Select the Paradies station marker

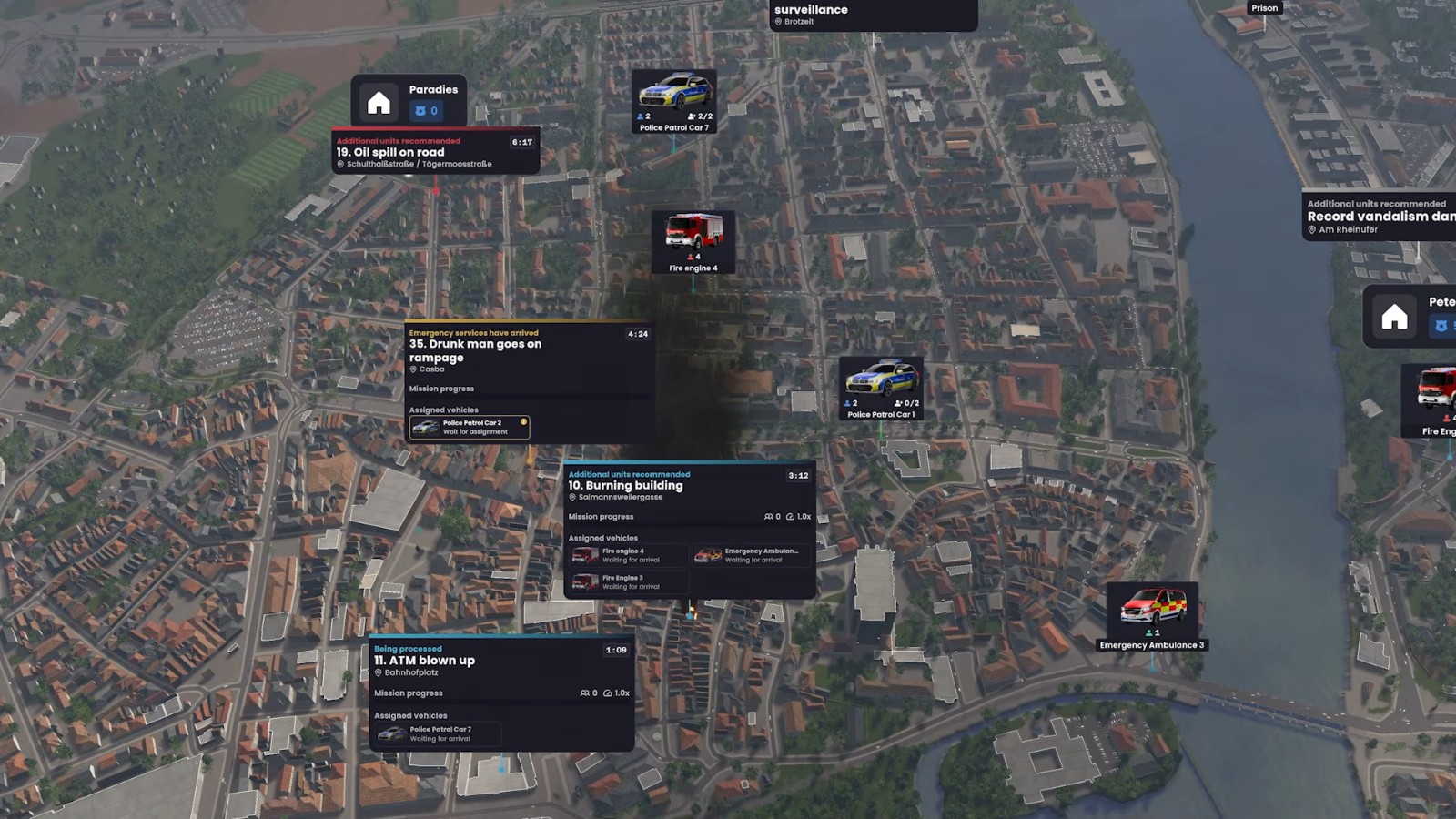click(x=409, y=101)
